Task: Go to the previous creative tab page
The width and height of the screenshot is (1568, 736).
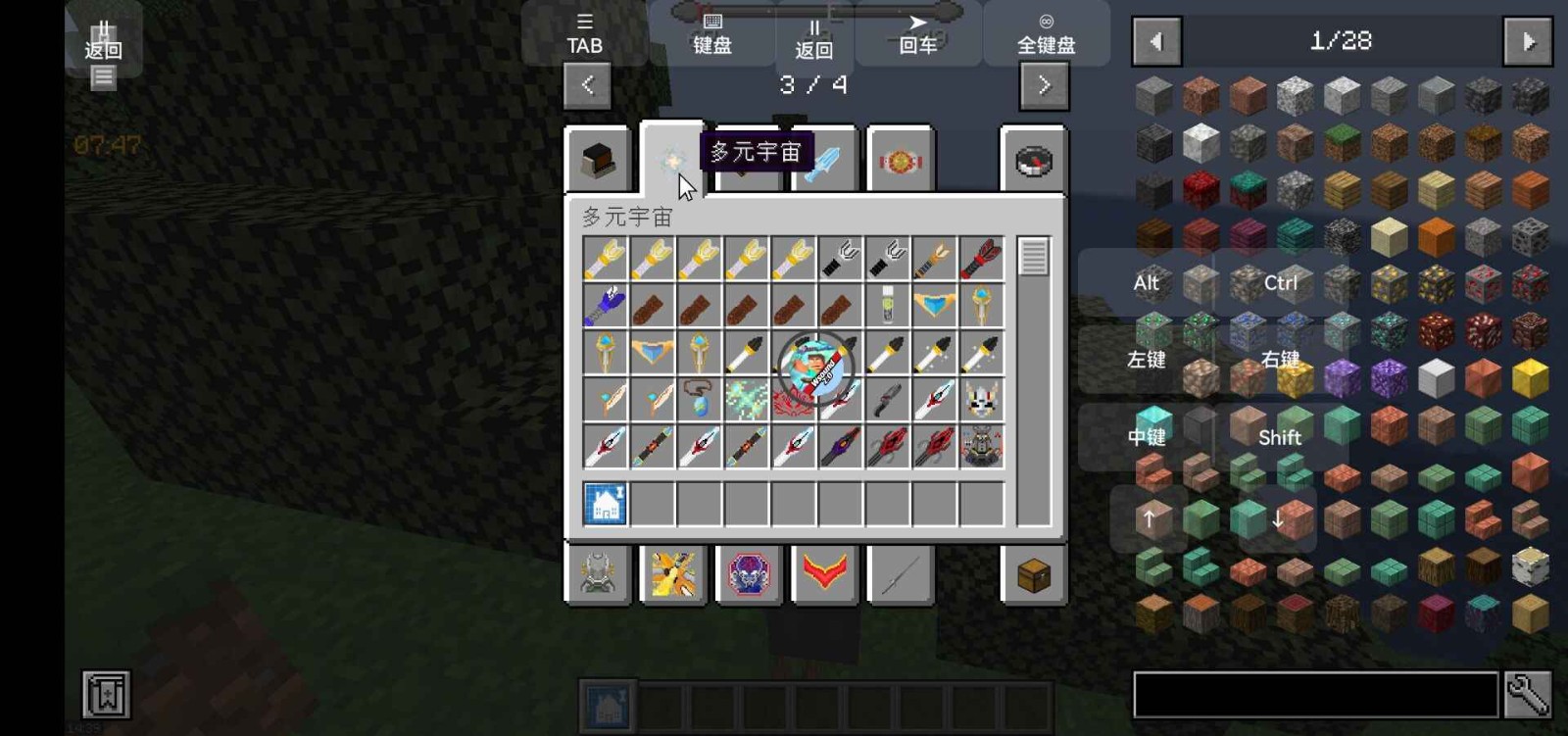Action: click(587, 85)
